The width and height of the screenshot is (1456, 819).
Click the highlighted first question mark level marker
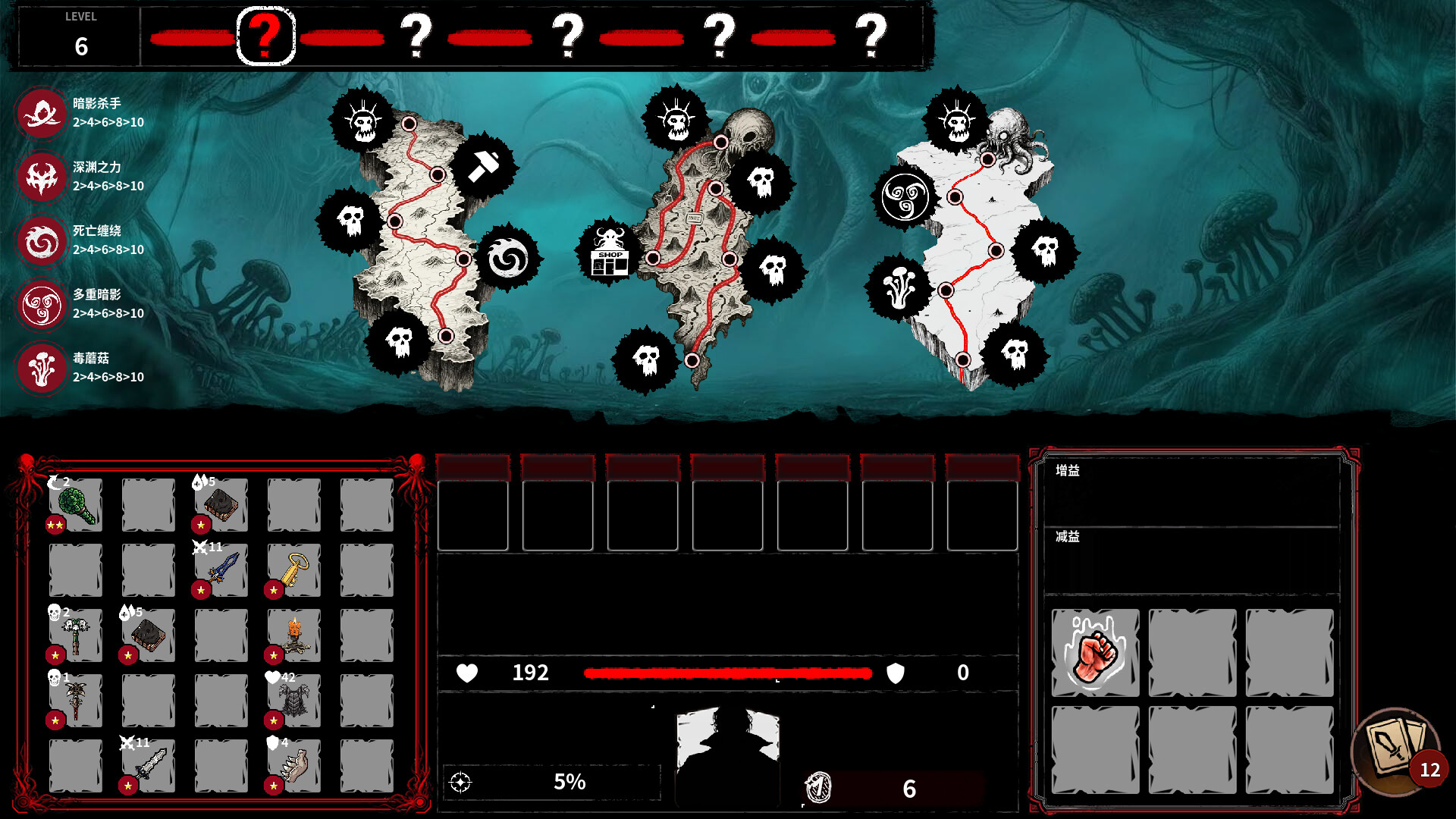click(x=264, y=35)
